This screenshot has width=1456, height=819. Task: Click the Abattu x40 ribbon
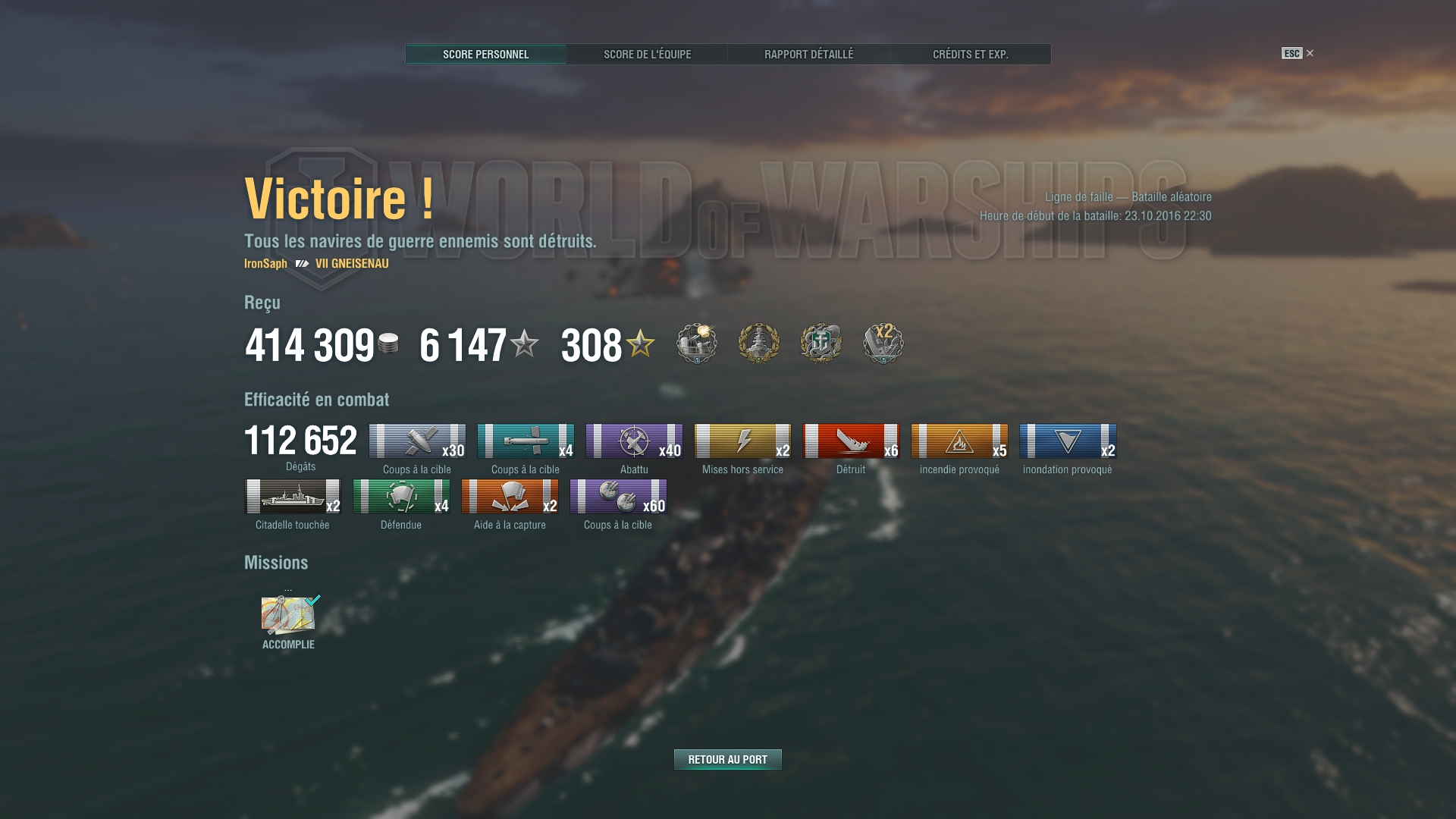coord(634,441)
